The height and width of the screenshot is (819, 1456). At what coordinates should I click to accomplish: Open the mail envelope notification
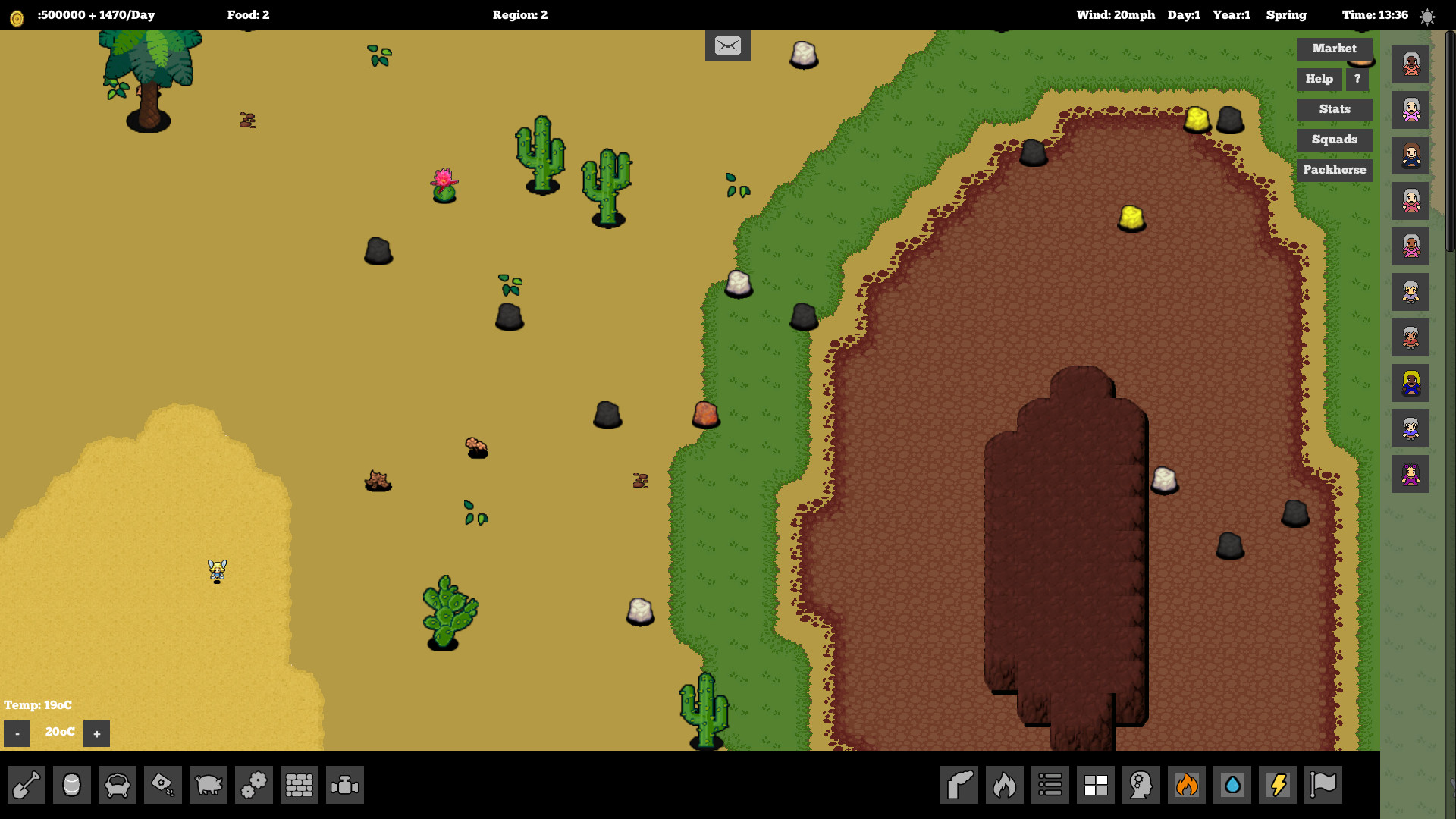pos(727,45)
